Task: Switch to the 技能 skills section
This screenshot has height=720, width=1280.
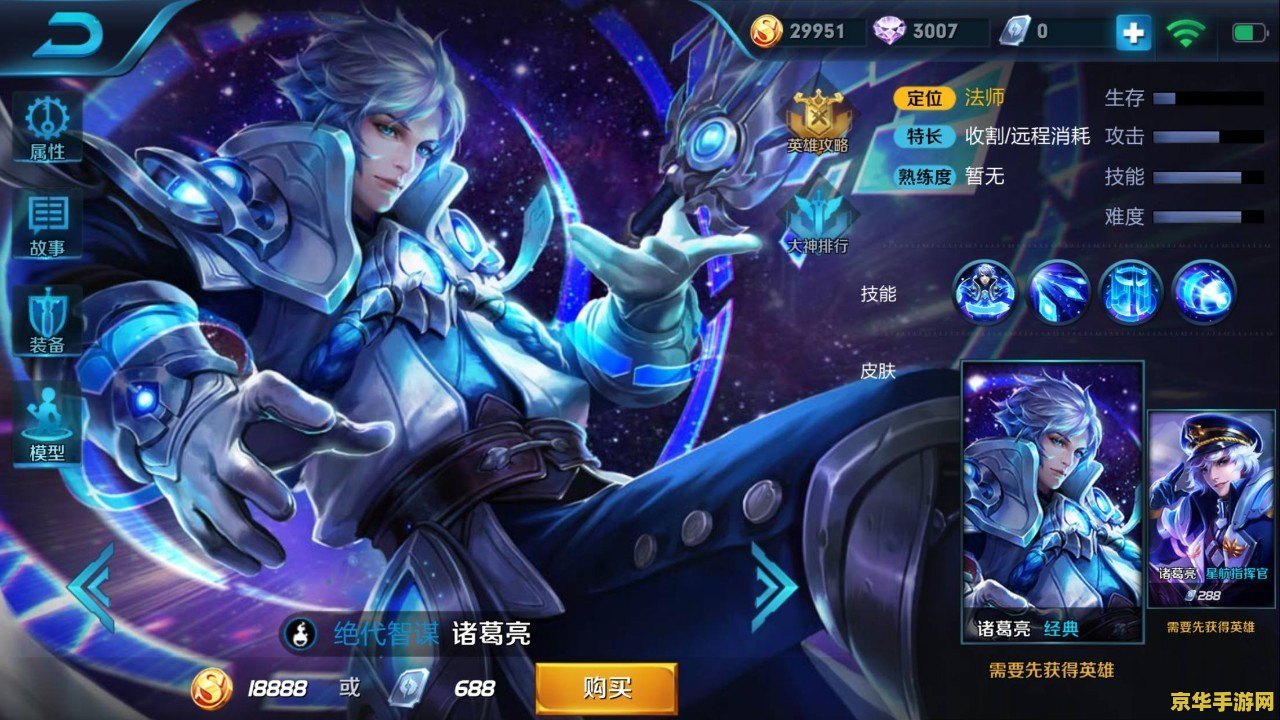Action: pos(879,295)
